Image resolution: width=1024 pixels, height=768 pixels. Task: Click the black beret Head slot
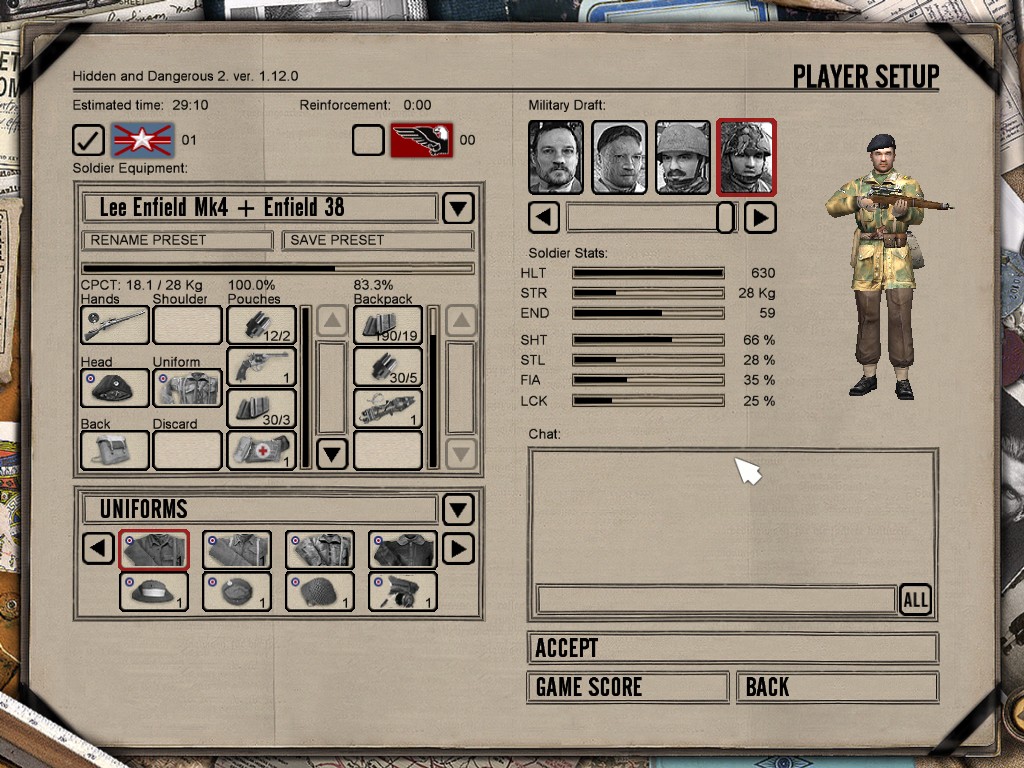coord(115,388)
